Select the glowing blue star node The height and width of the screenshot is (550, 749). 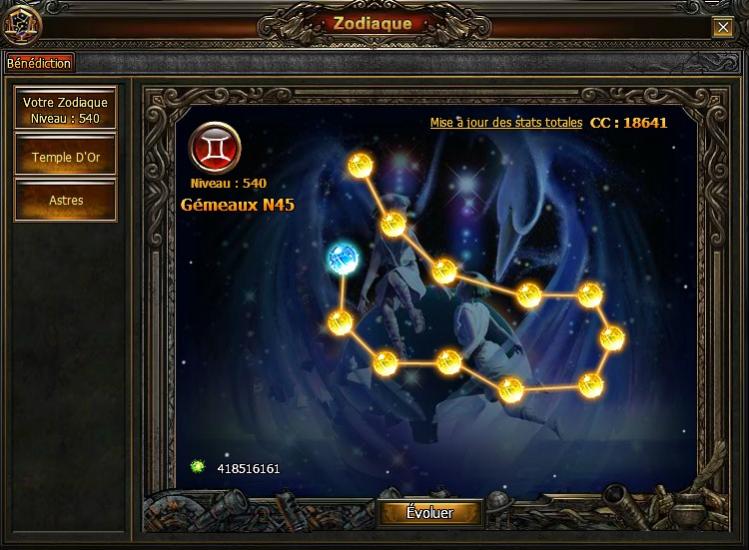click(343, 258)
